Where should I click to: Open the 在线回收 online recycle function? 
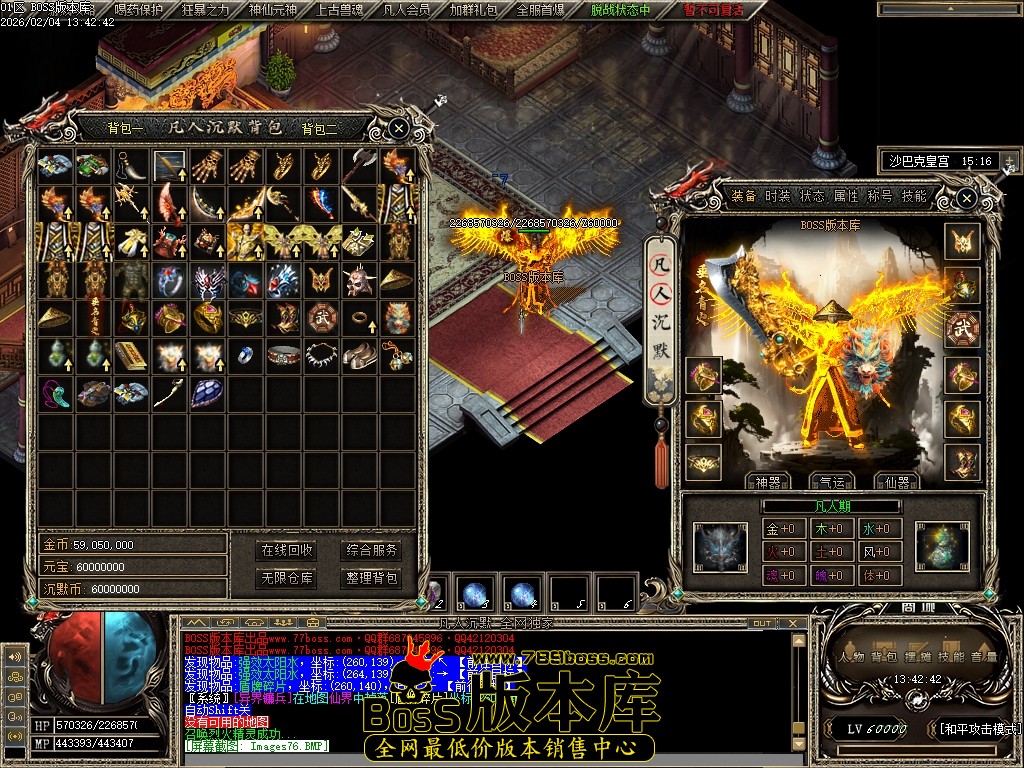[x=287, y=550]
